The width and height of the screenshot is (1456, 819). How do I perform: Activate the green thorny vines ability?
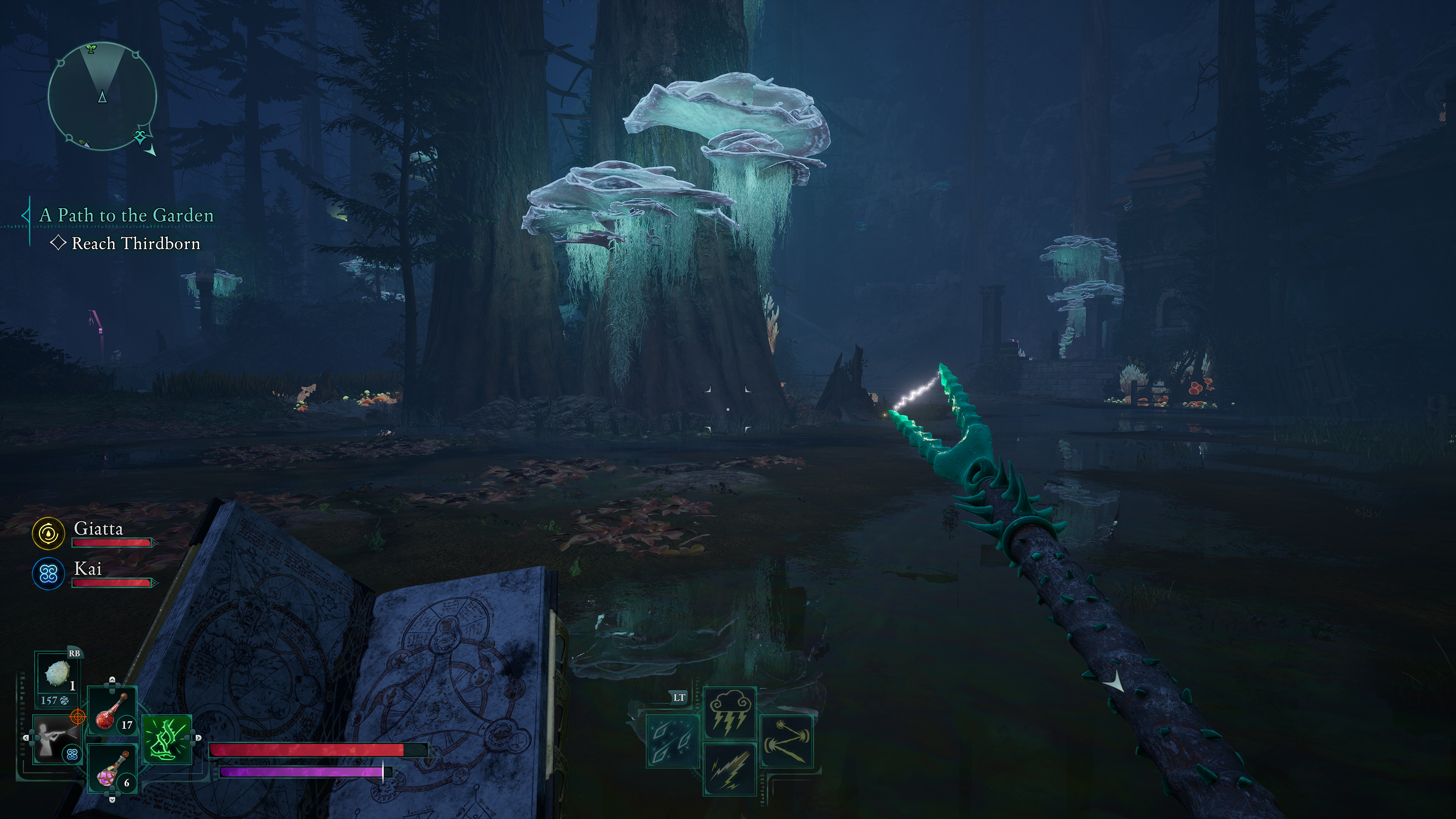pos(167,738)
